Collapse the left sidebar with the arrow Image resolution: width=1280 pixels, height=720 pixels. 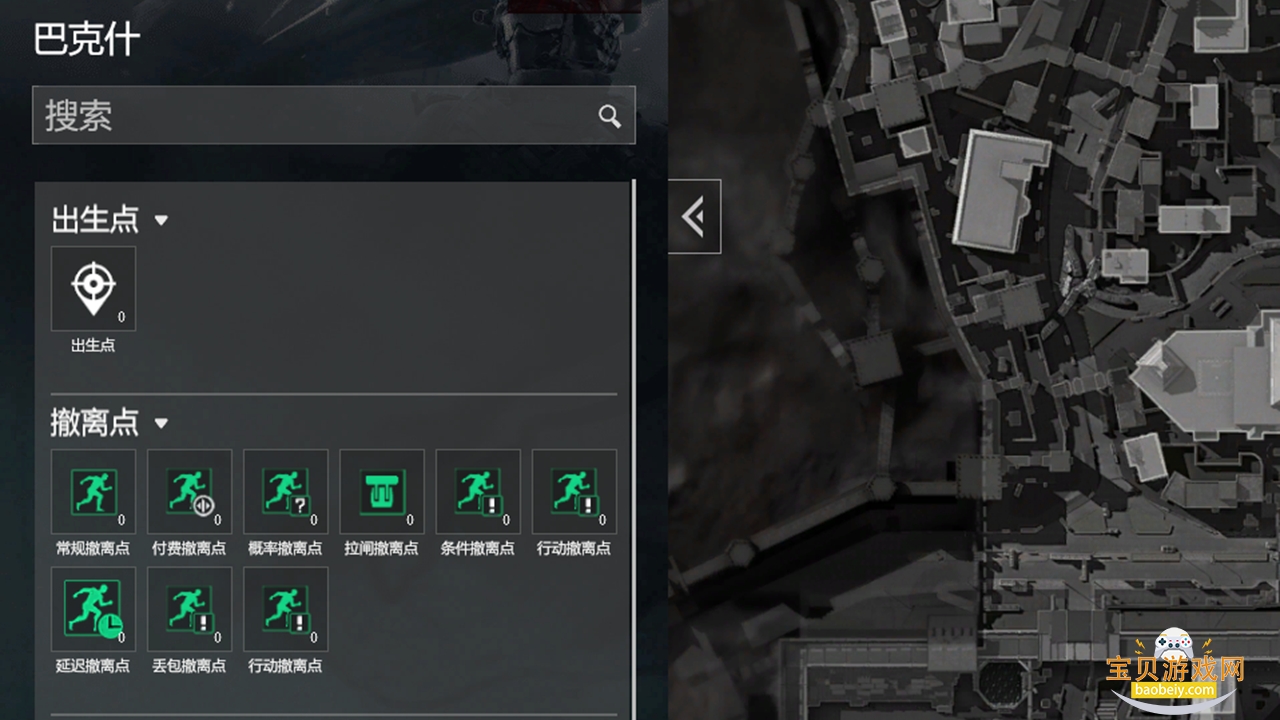pos(695,216)
